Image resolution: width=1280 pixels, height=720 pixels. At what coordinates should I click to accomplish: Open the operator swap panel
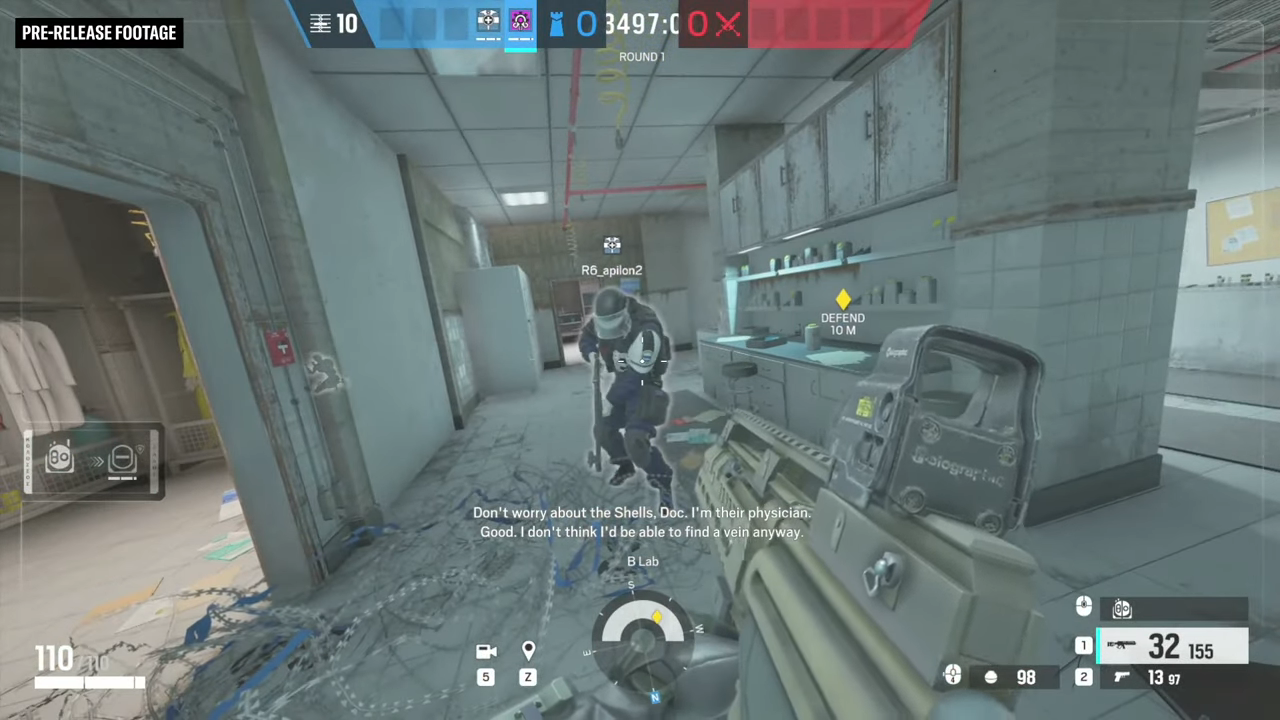92,459
